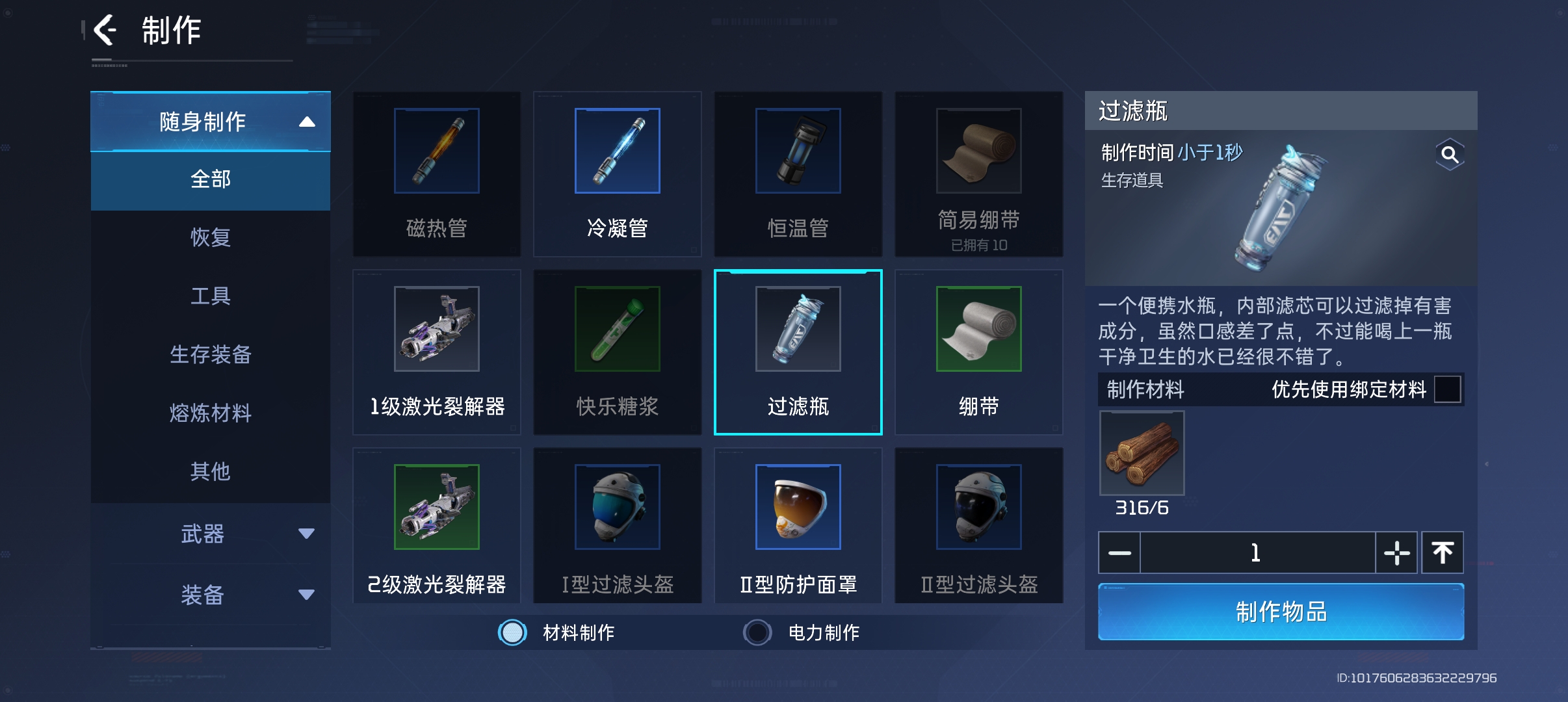Select the Ⅱ型防护面罩 recipe
Image resolution: width=1568 pixels, height=702 pixels.
tap(798, 525)
